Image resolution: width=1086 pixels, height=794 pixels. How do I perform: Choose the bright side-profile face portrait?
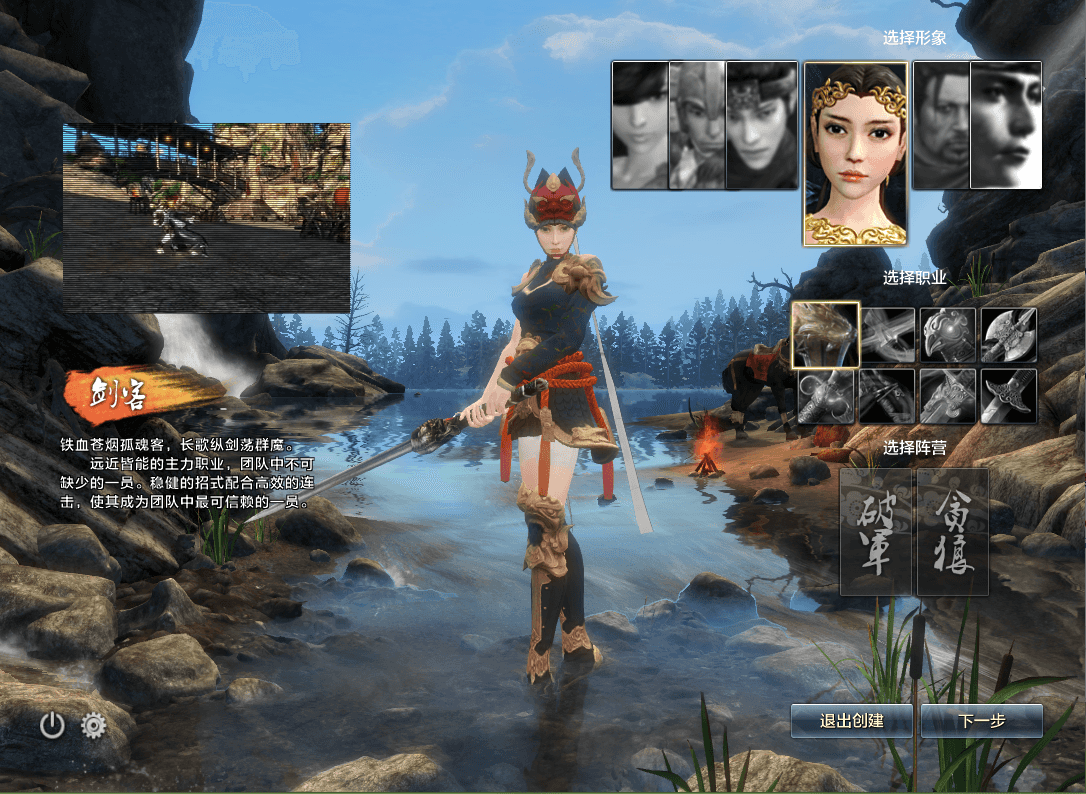coord(1006,126)
